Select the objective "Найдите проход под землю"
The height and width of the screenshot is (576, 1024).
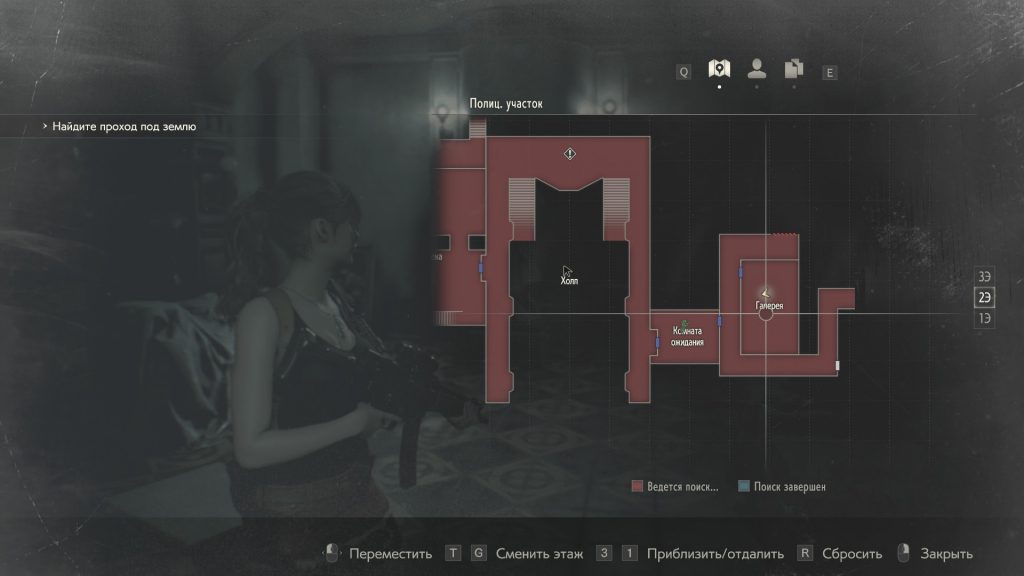click(125, 127)
